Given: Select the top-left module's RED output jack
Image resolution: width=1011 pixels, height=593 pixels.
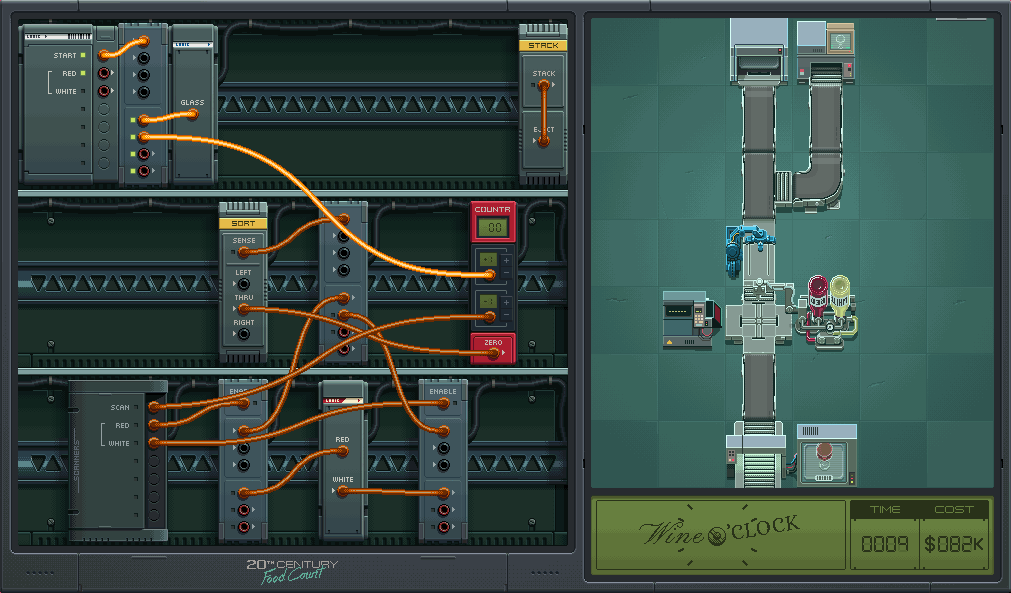Looking at the screenshot, I should tap(104, 74).
